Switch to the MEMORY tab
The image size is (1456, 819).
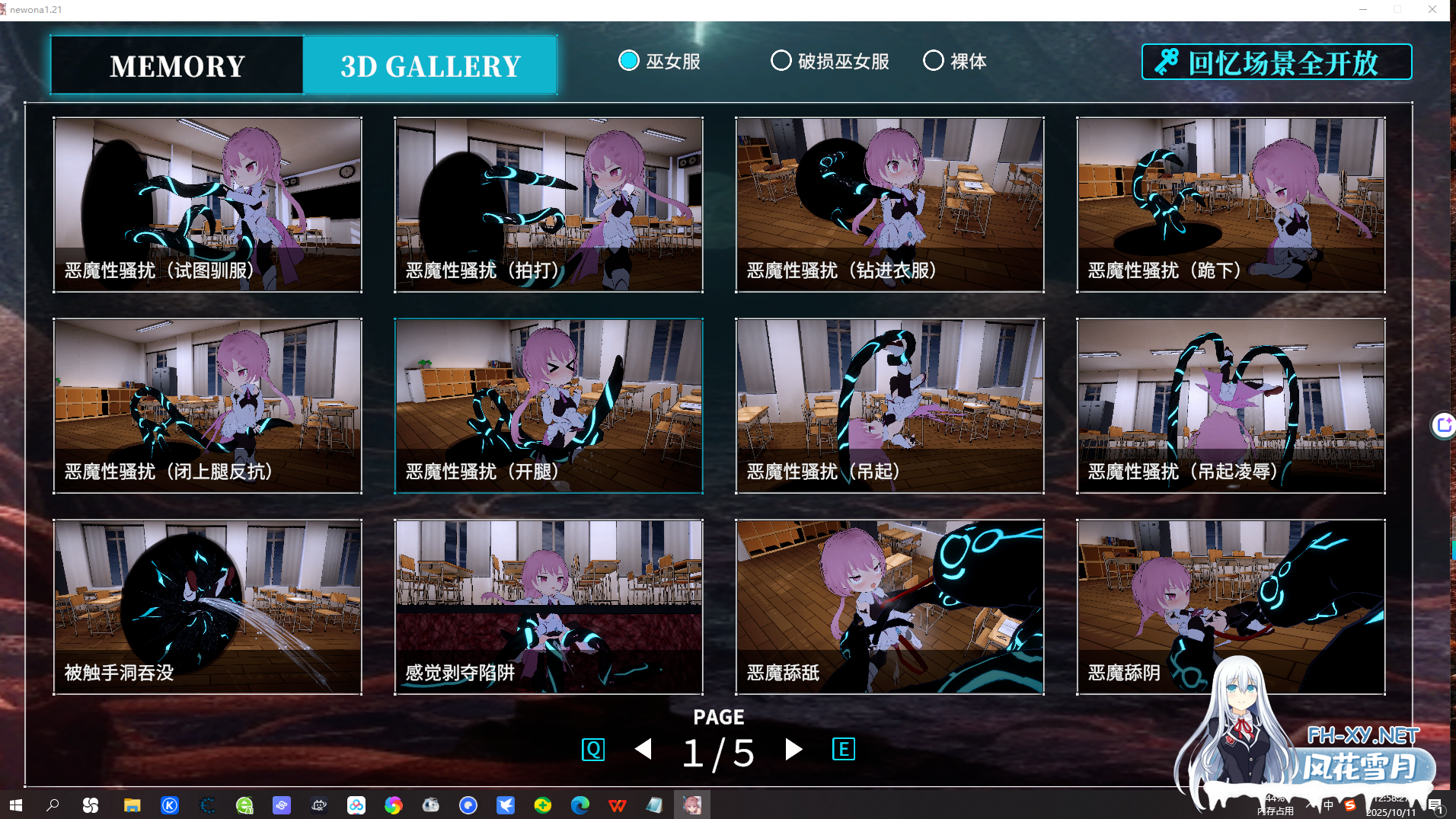pos(177,66)
